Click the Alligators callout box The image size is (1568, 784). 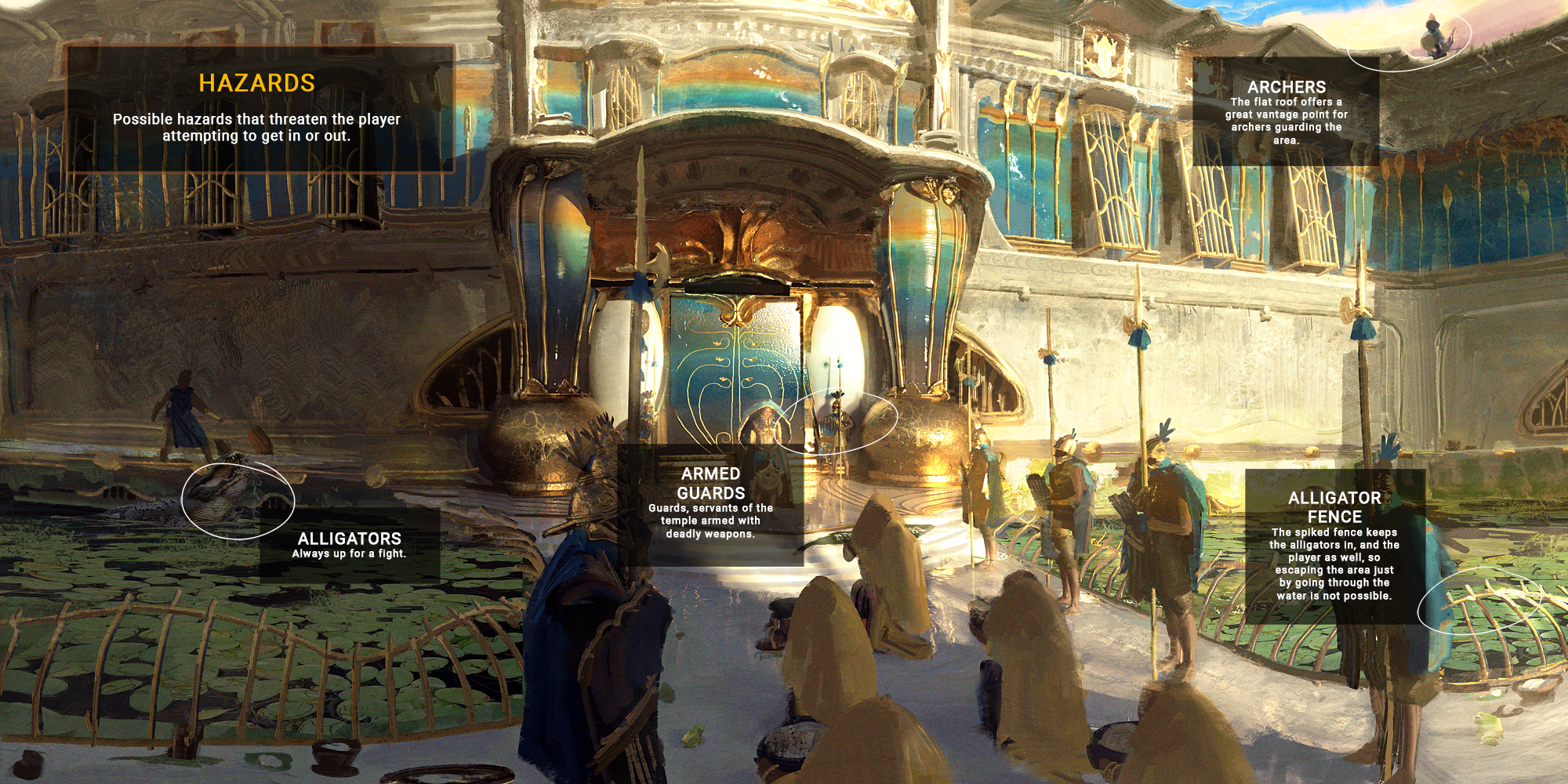pyautogui.click(x=350, y=545)
